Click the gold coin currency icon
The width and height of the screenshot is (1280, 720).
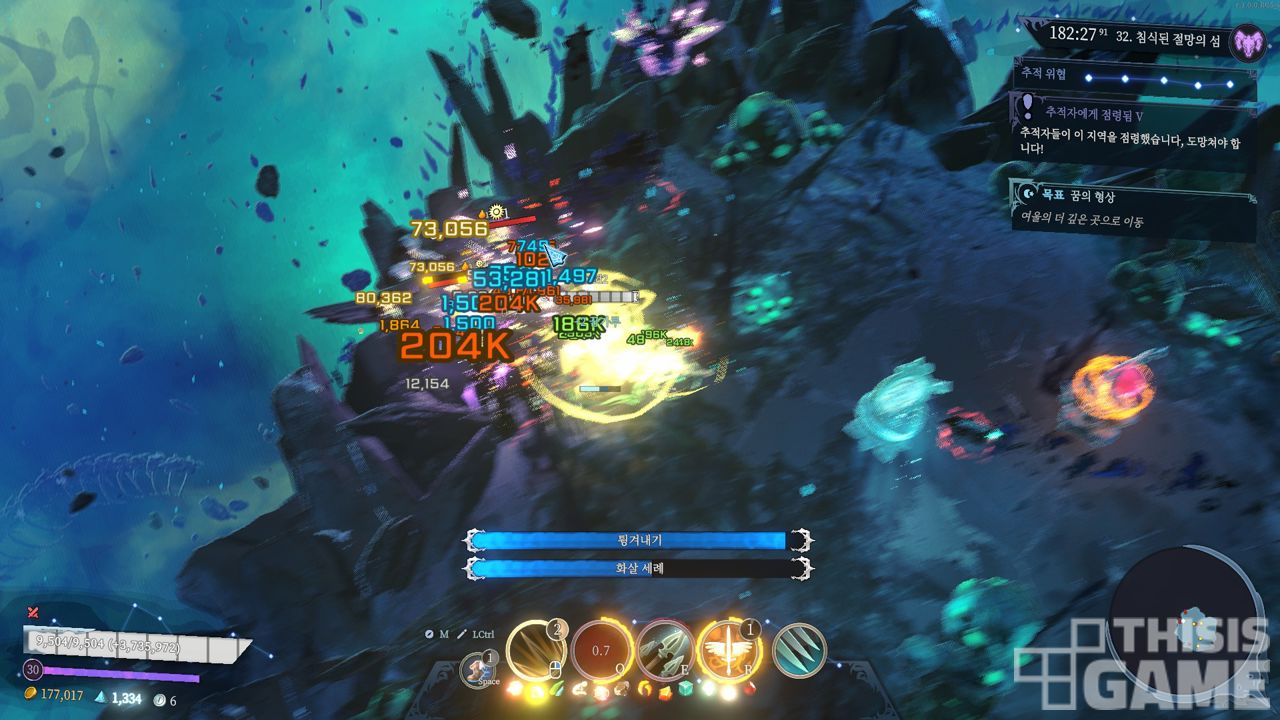[30, 693]
